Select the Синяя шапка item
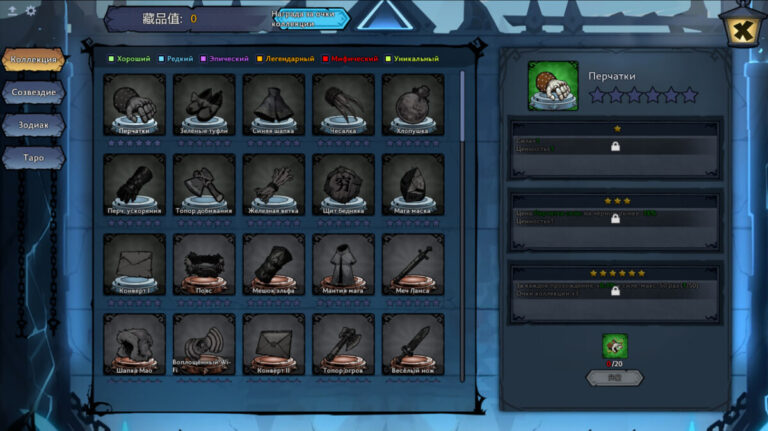This screenshot has width=768, height=431. [273, 105]
